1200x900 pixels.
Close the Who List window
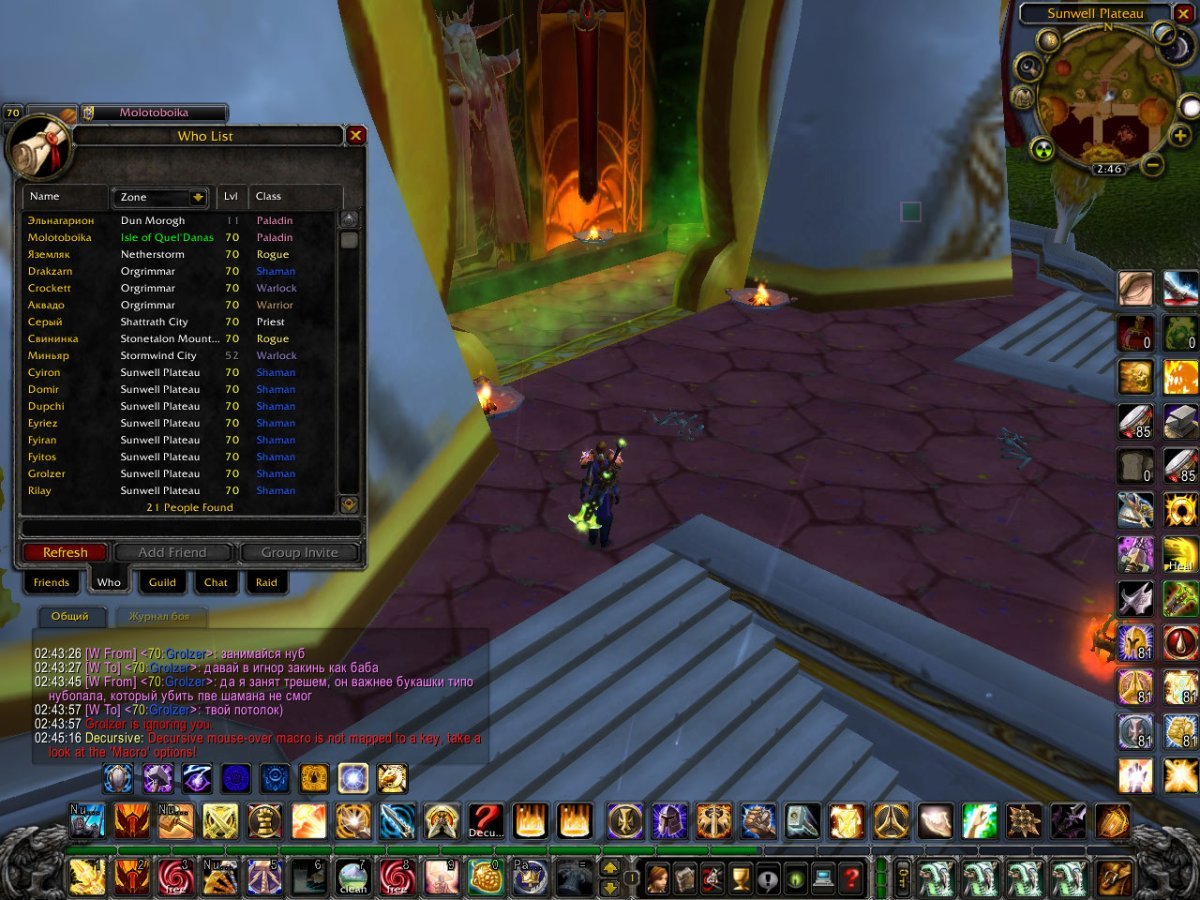(356, 135)
